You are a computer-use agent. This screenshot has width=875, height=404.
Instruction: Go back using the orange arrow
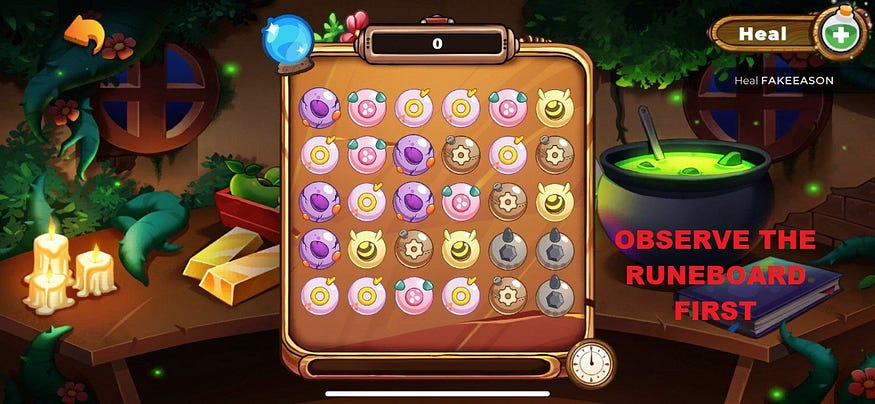pos(85,35)
